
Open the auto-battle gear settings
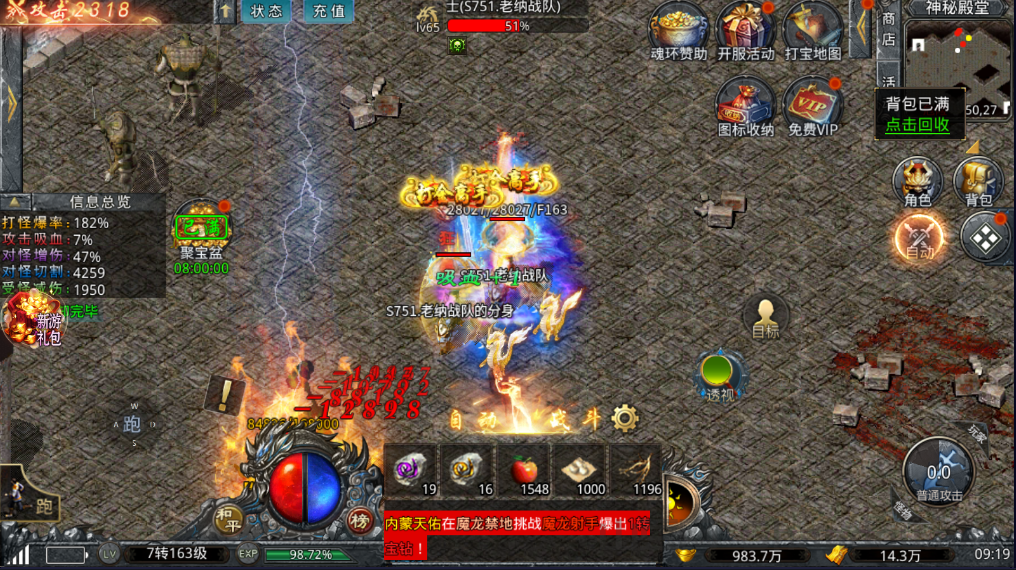click(x=625, y=417)
